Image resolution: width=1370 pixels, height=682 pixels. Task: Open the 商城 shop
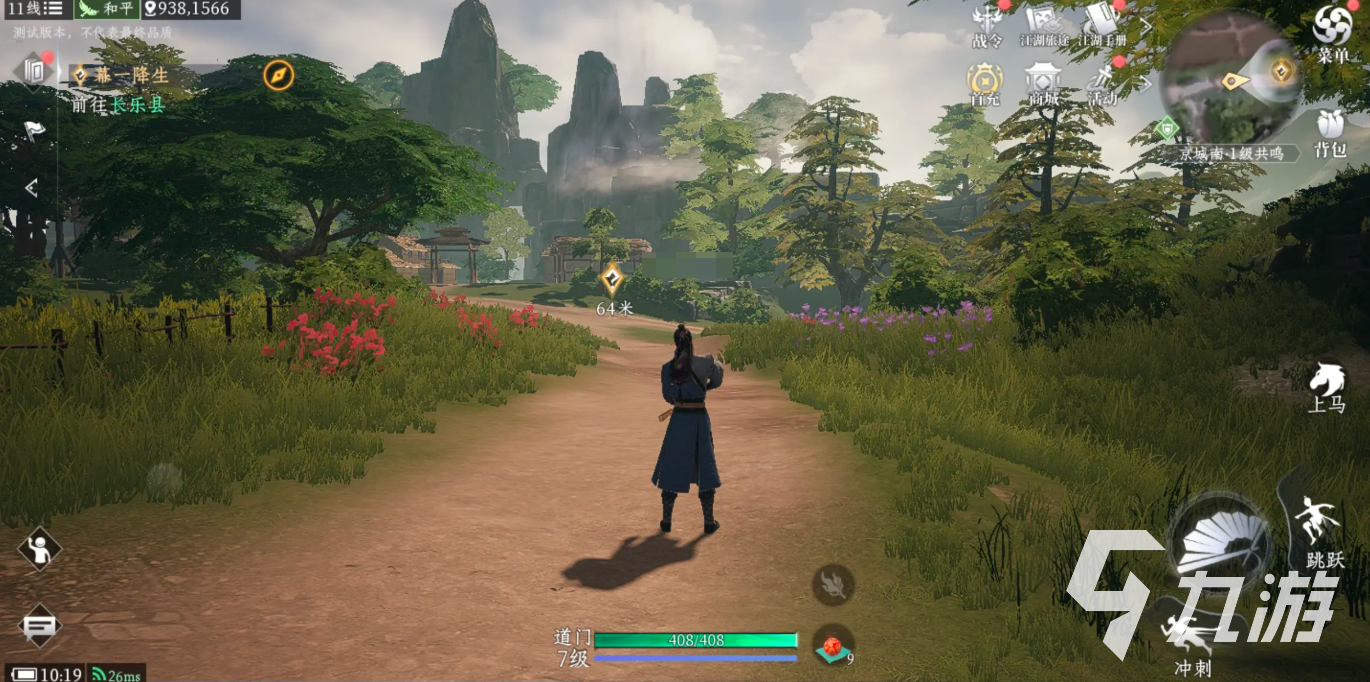click(x=1043, y=84)
